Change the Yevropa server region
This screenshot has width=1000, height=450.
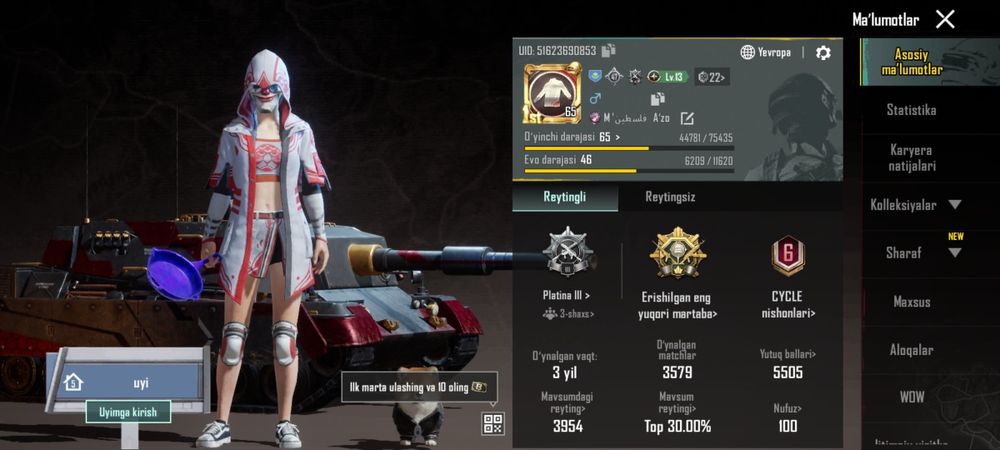point(766,52)
